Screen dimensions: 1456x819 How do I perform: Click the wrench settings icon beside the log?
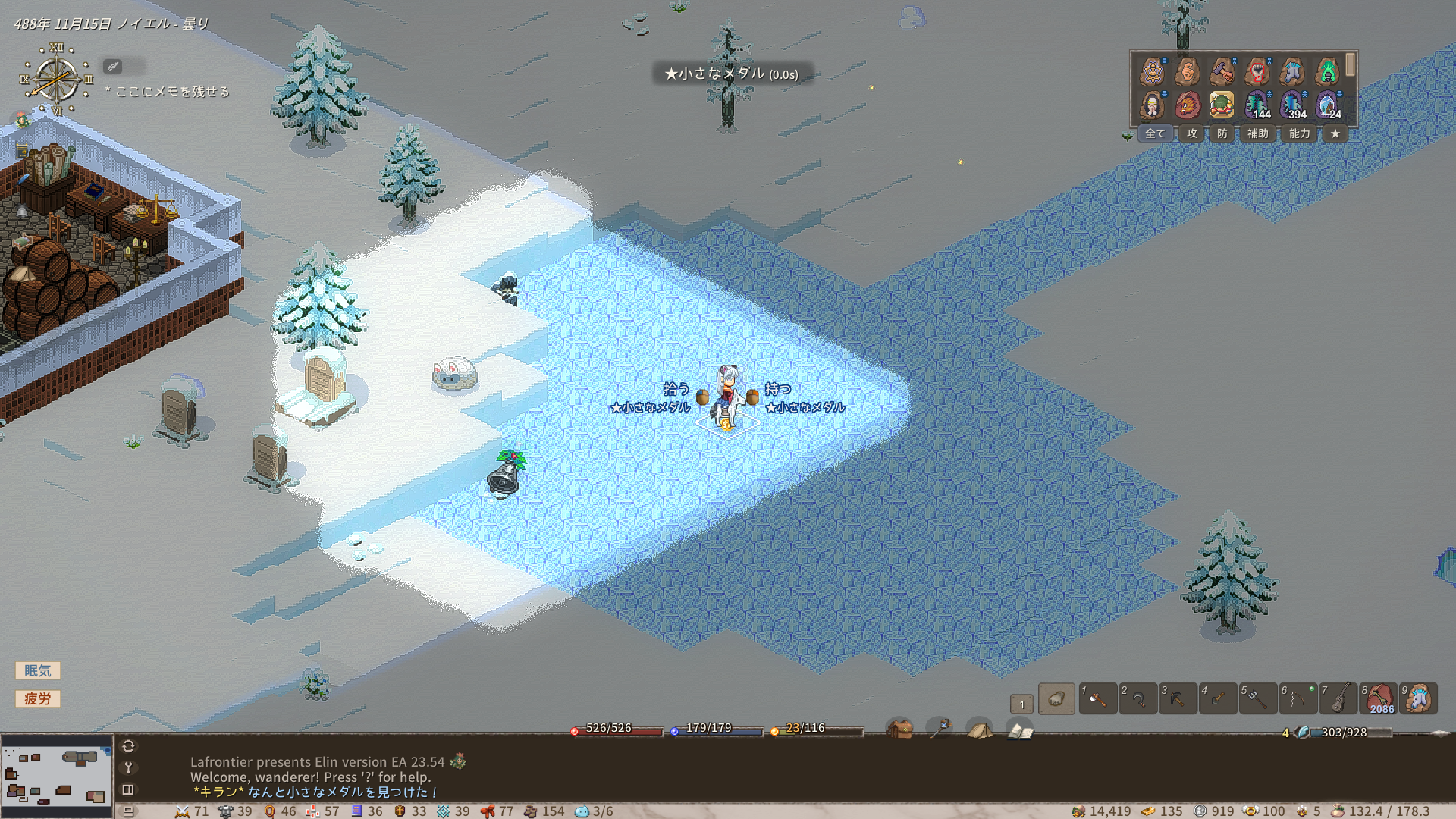click(128, 767)
